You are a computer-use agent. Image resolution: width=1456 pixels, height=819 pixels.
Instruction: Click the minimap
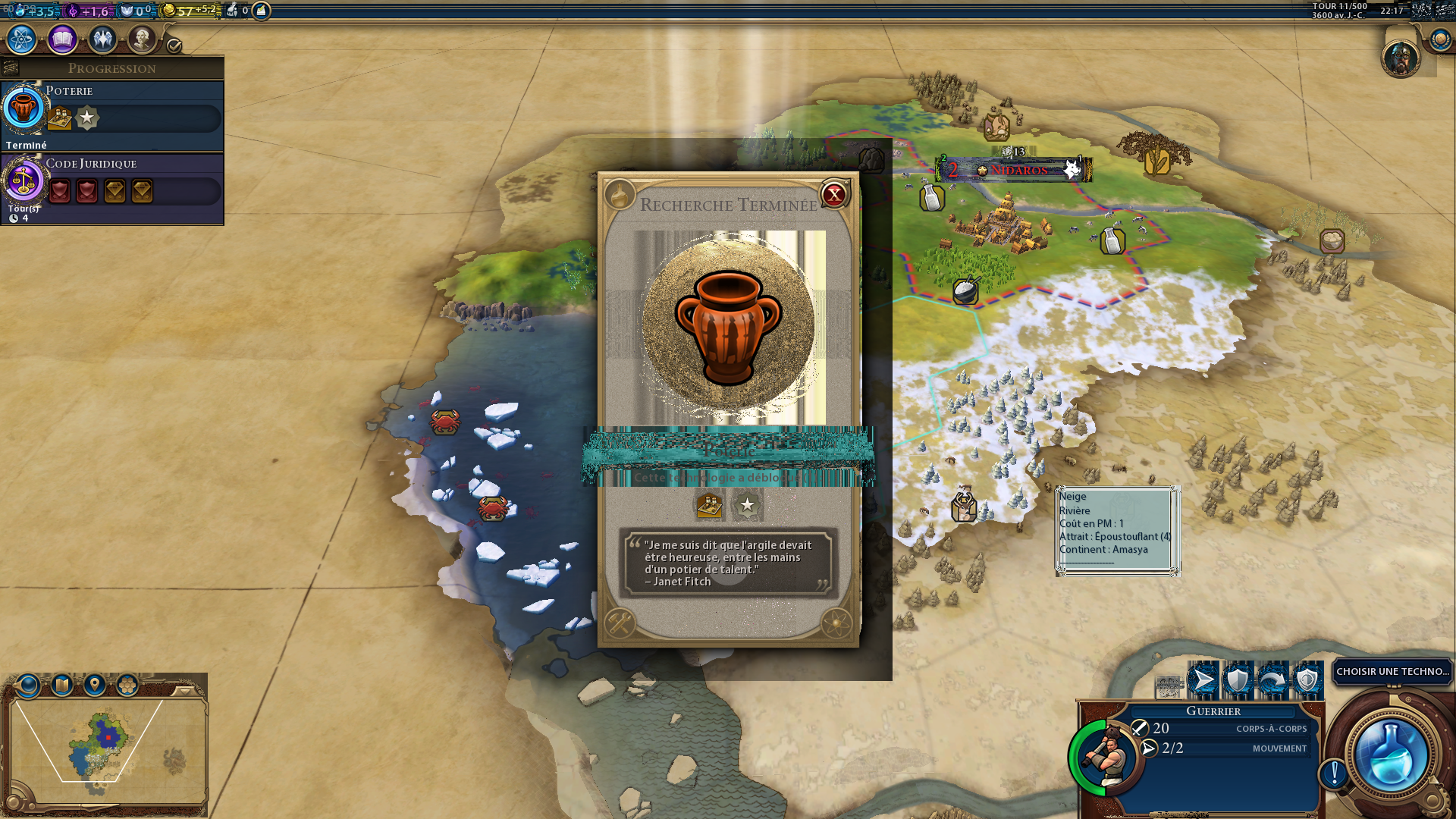pos(106,747)
